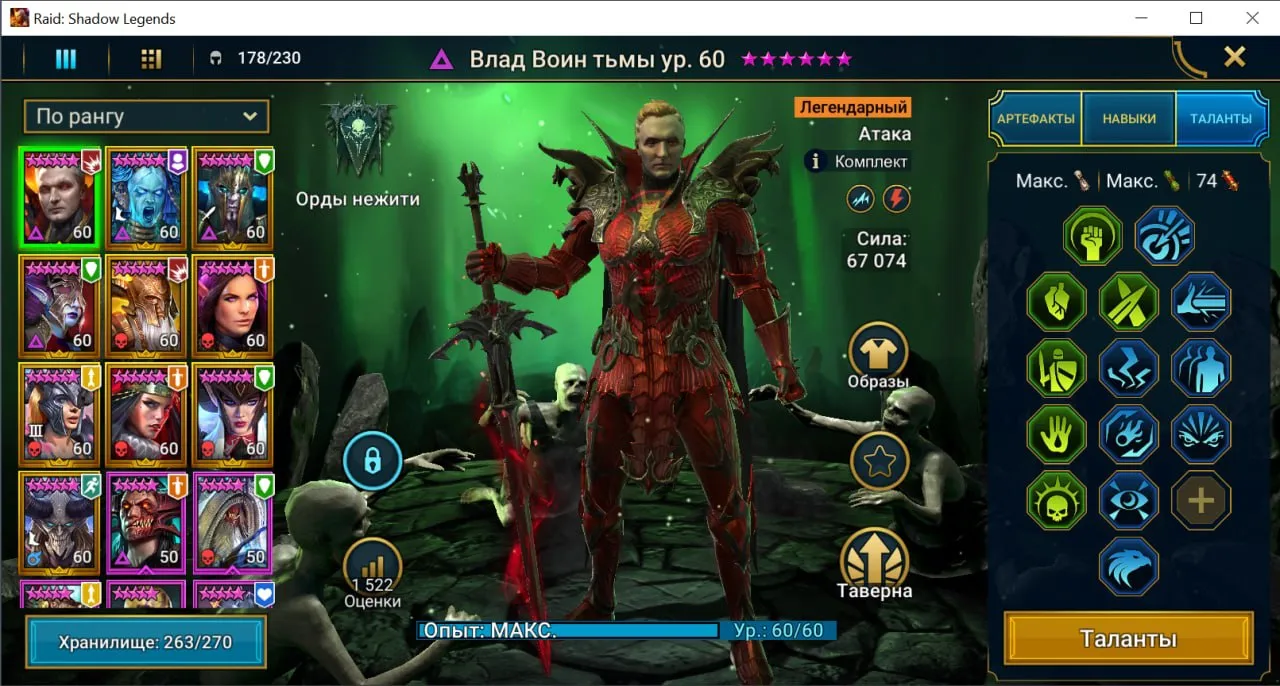Viewport: 1280px width, 686px height.
Task: Toggle the champion lock icon
Action: 372,461
